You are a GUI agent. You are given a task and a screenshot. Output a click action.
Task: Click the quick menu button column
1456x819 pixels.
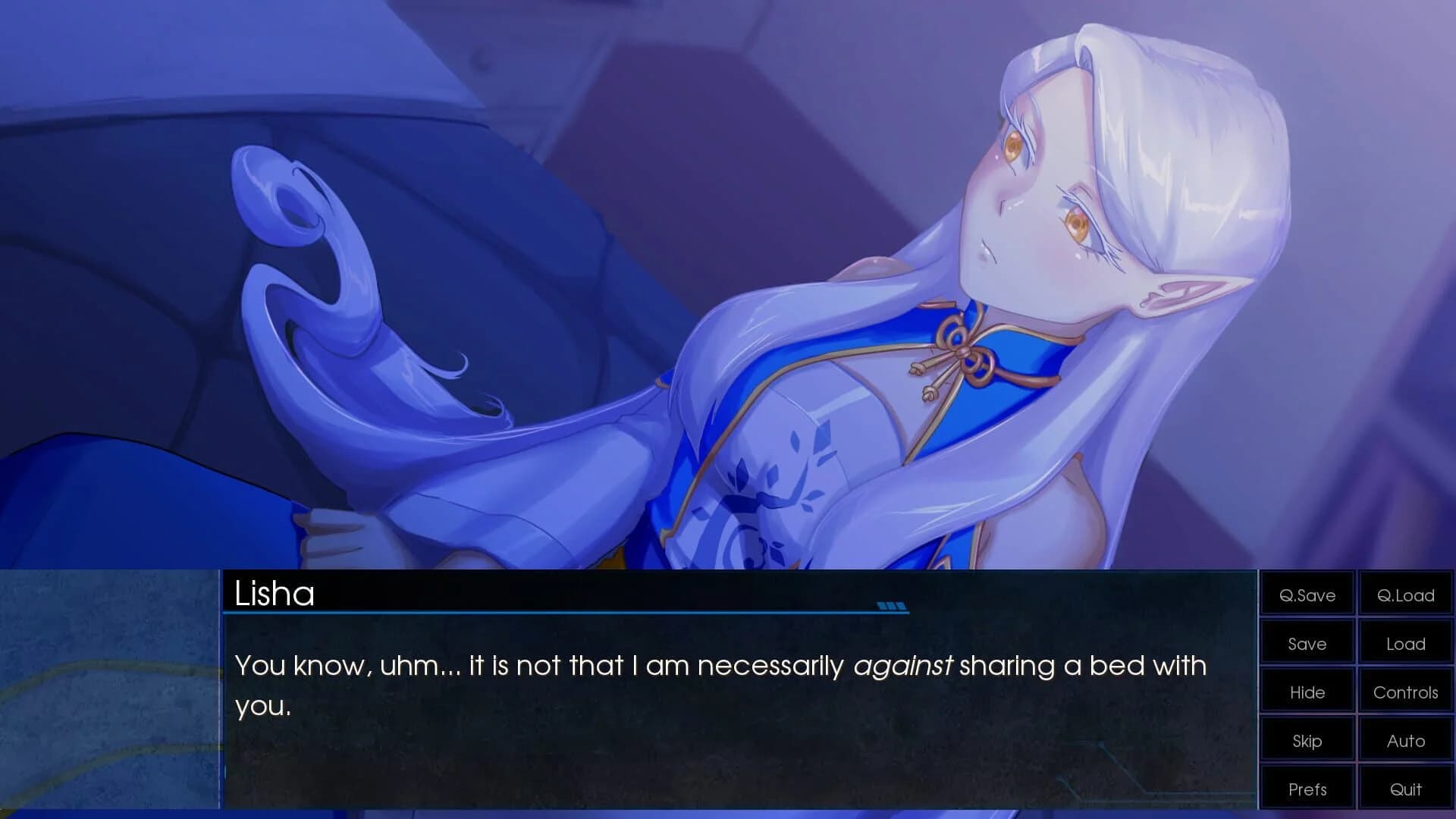[1355, 692]
